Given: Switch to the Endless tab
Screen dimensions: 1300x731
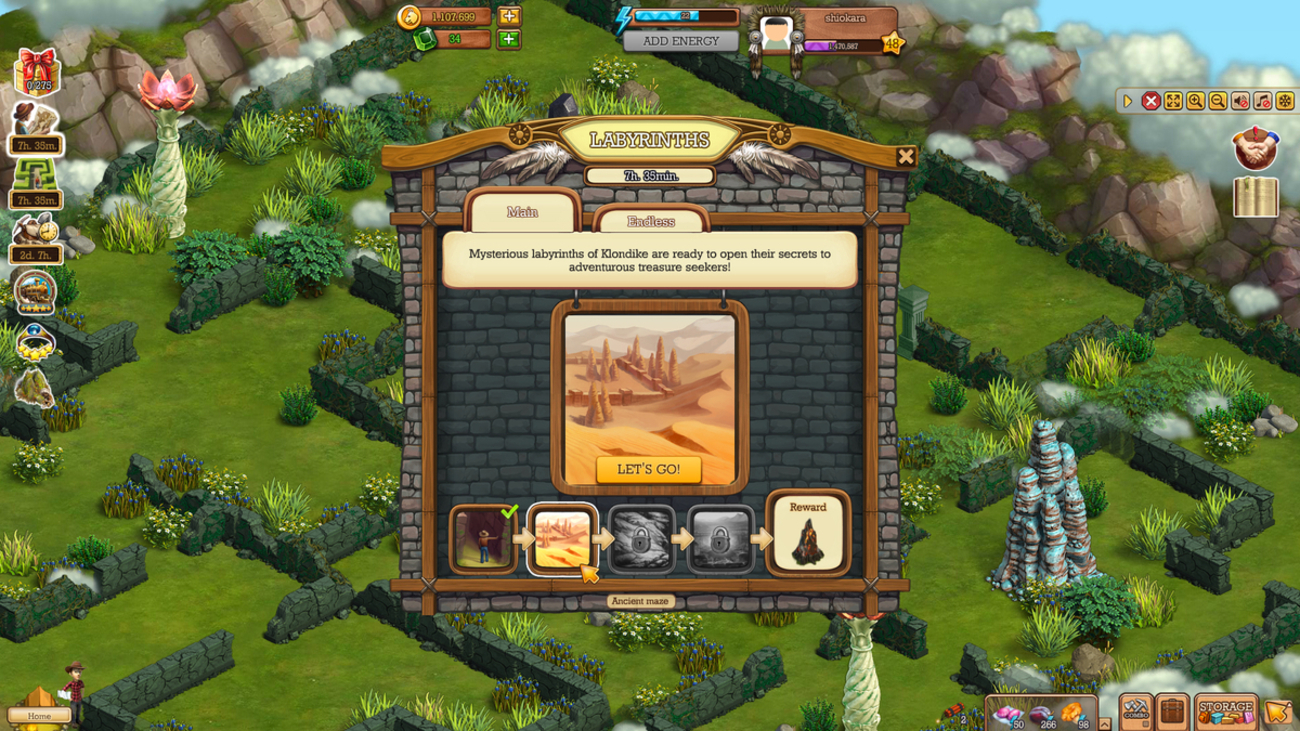Looking at the screenshot, I should (651, 221).
